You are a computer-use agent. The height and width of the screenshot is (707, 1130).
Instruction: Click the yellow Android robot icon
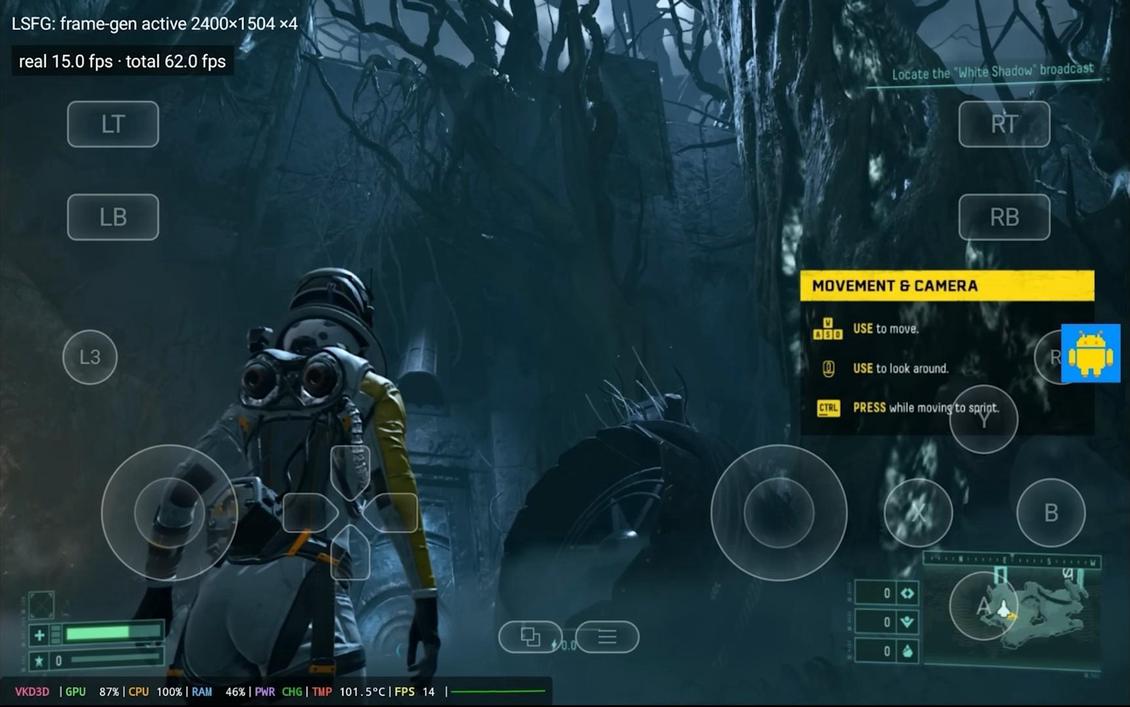click(1090, 353)
